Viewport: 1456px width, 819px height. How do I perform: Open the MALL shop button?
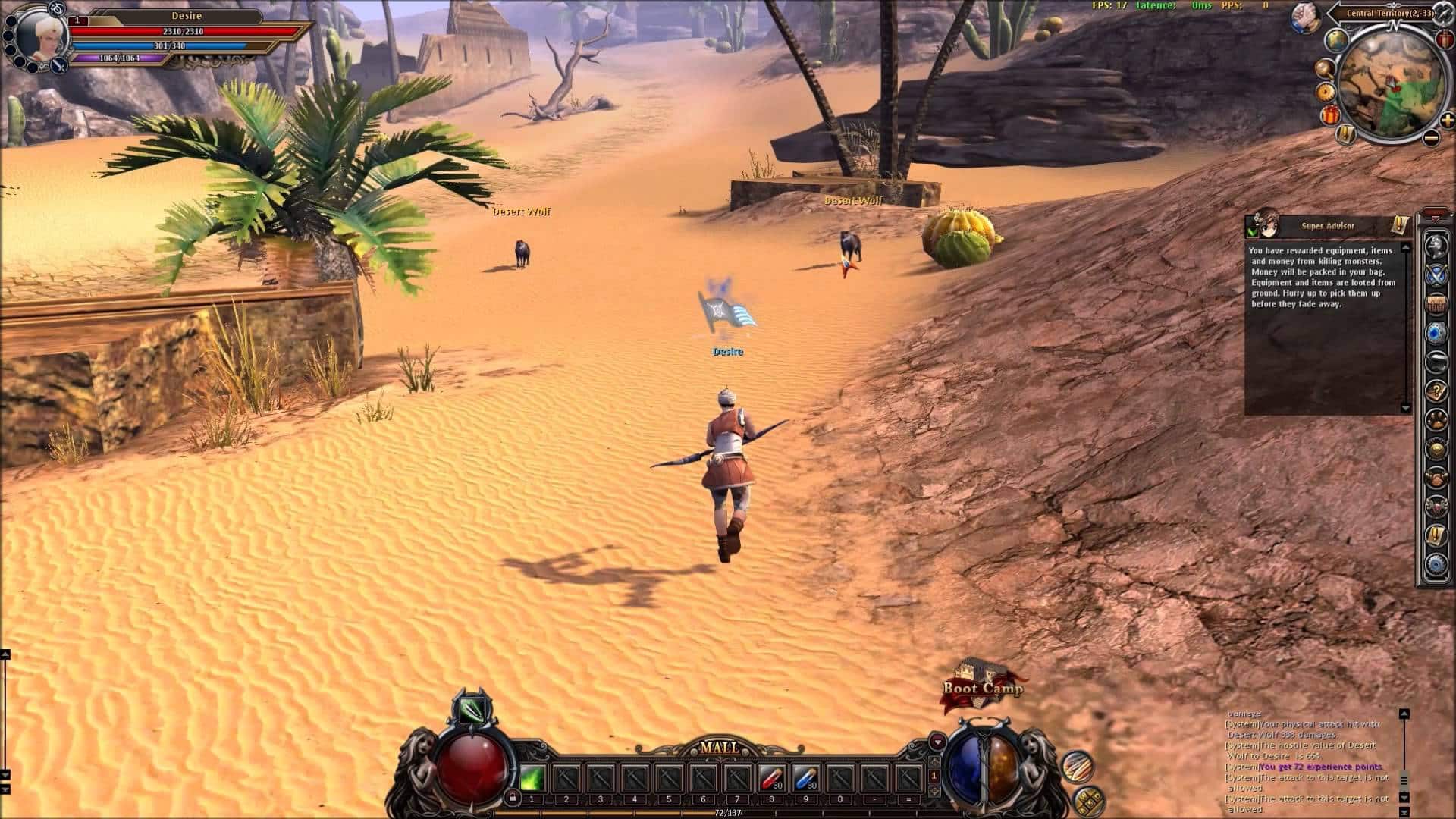pyautogui.click(x=718, y=748)
